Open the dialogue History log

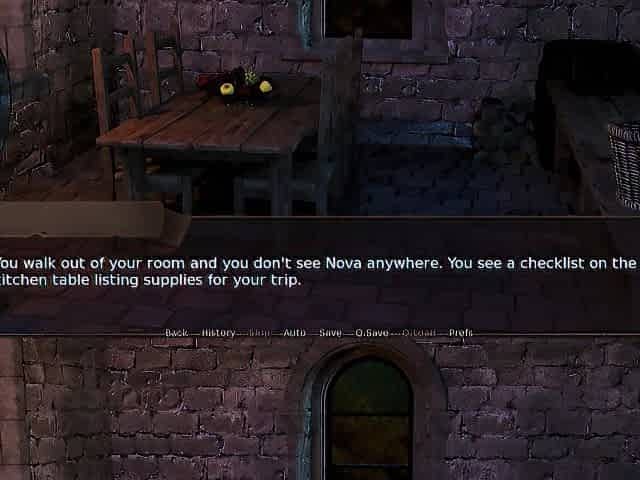point(218,332)
